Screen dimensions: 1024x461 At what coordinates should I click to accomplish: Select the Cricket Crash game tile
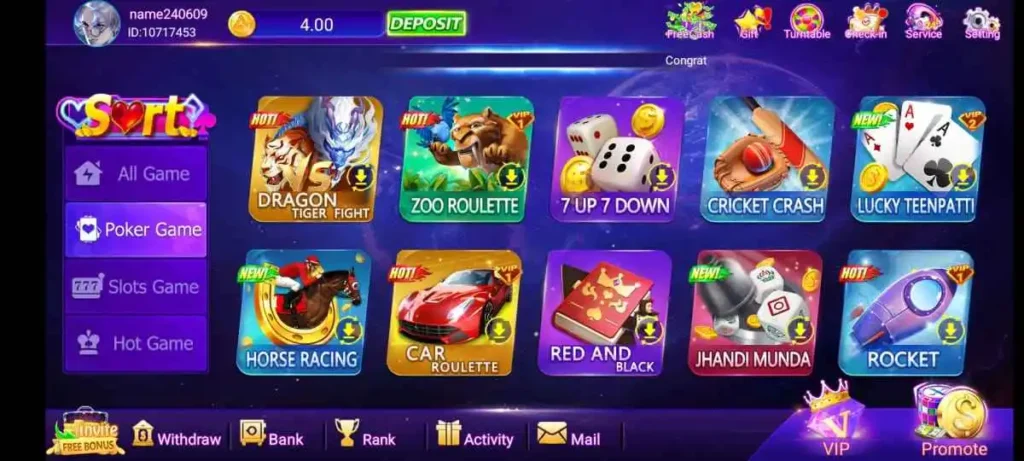tap(766, 159)
